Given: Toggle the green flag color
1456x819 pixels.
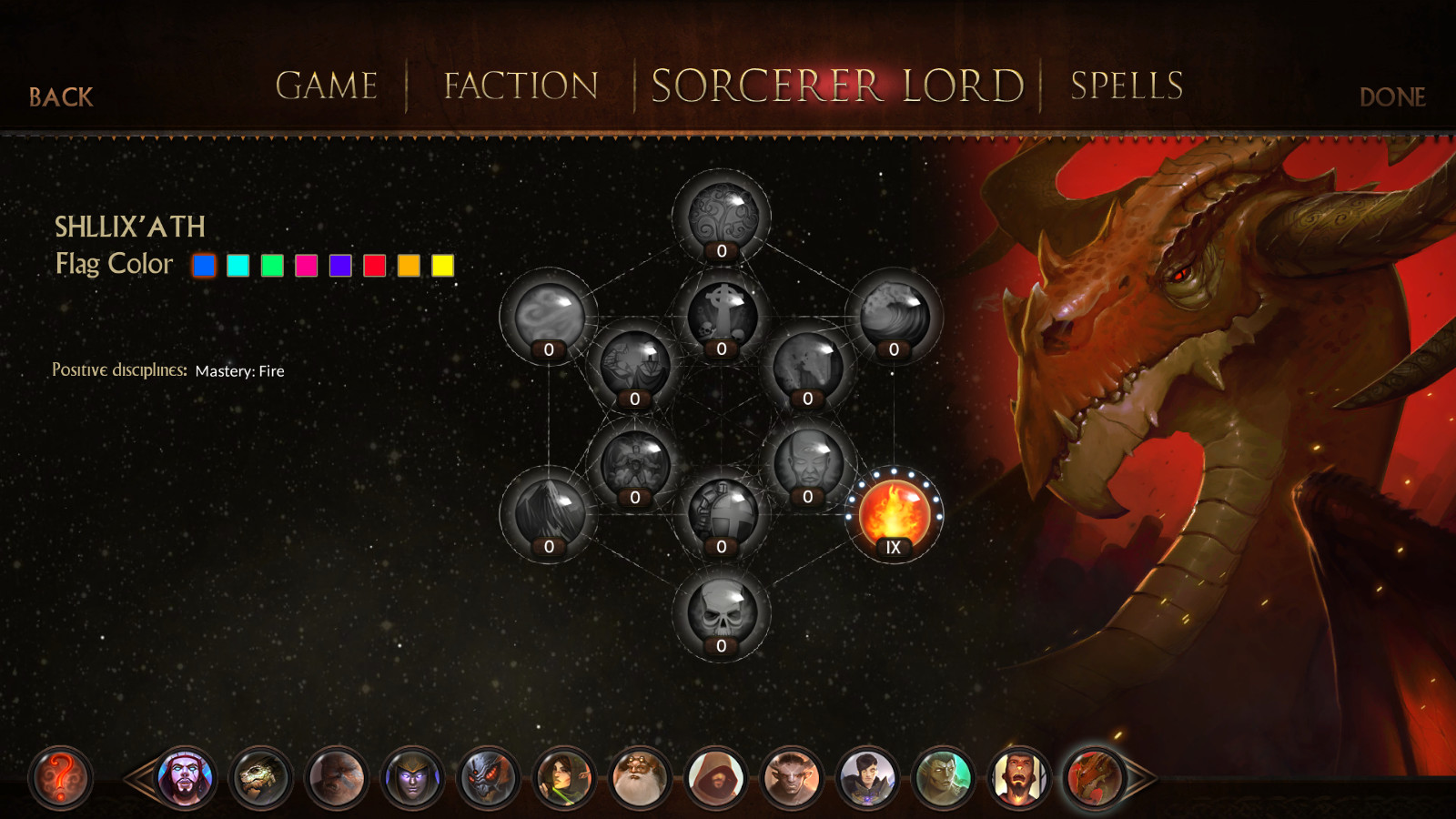Looking at the screenshot, I should (271, 266).
